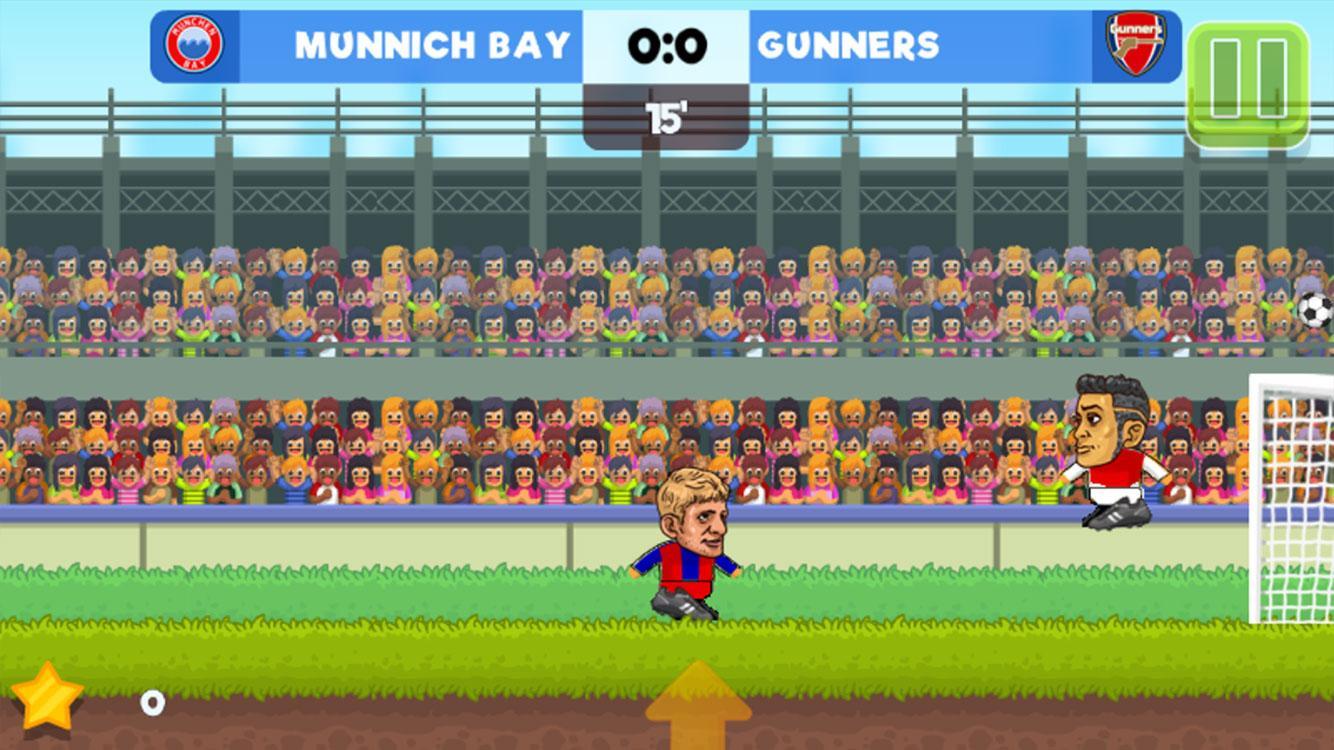Click the dark timer panel under the scoreboard
The image size is (1334, 750).
pyautogui.click(x=667, y=113)
